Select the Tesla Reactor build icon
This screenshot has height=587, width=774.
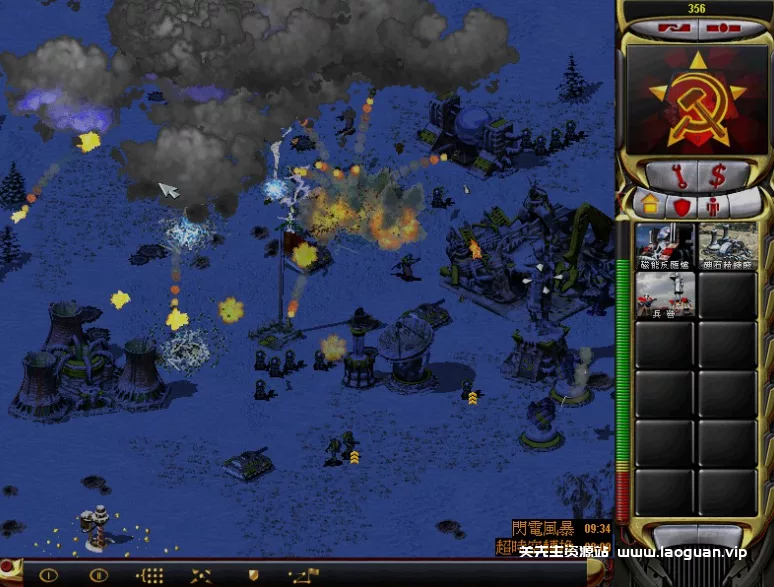(x=665, y=245)
